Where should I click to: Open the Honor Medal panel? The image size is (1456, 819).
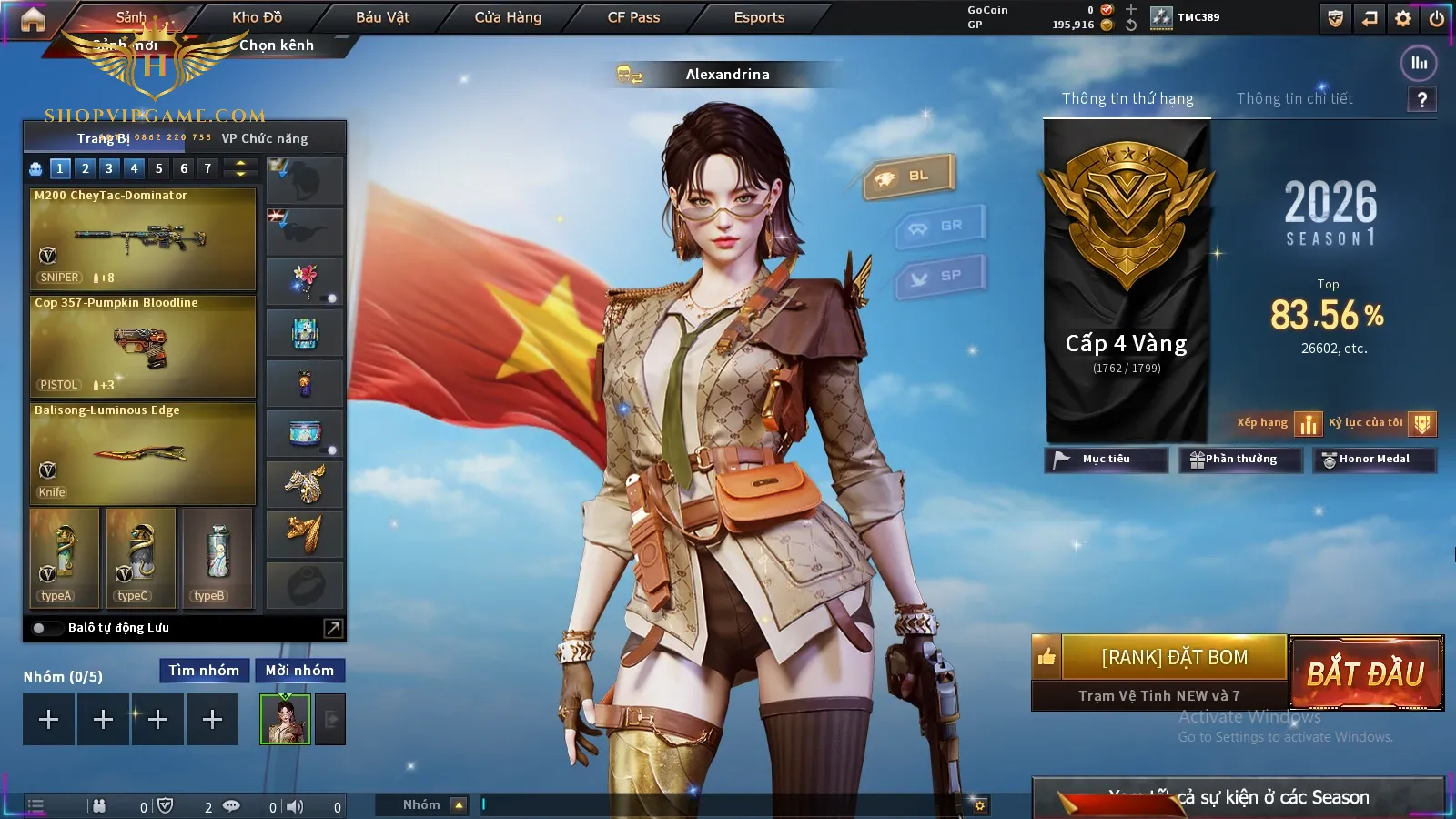coord(1373,460)
